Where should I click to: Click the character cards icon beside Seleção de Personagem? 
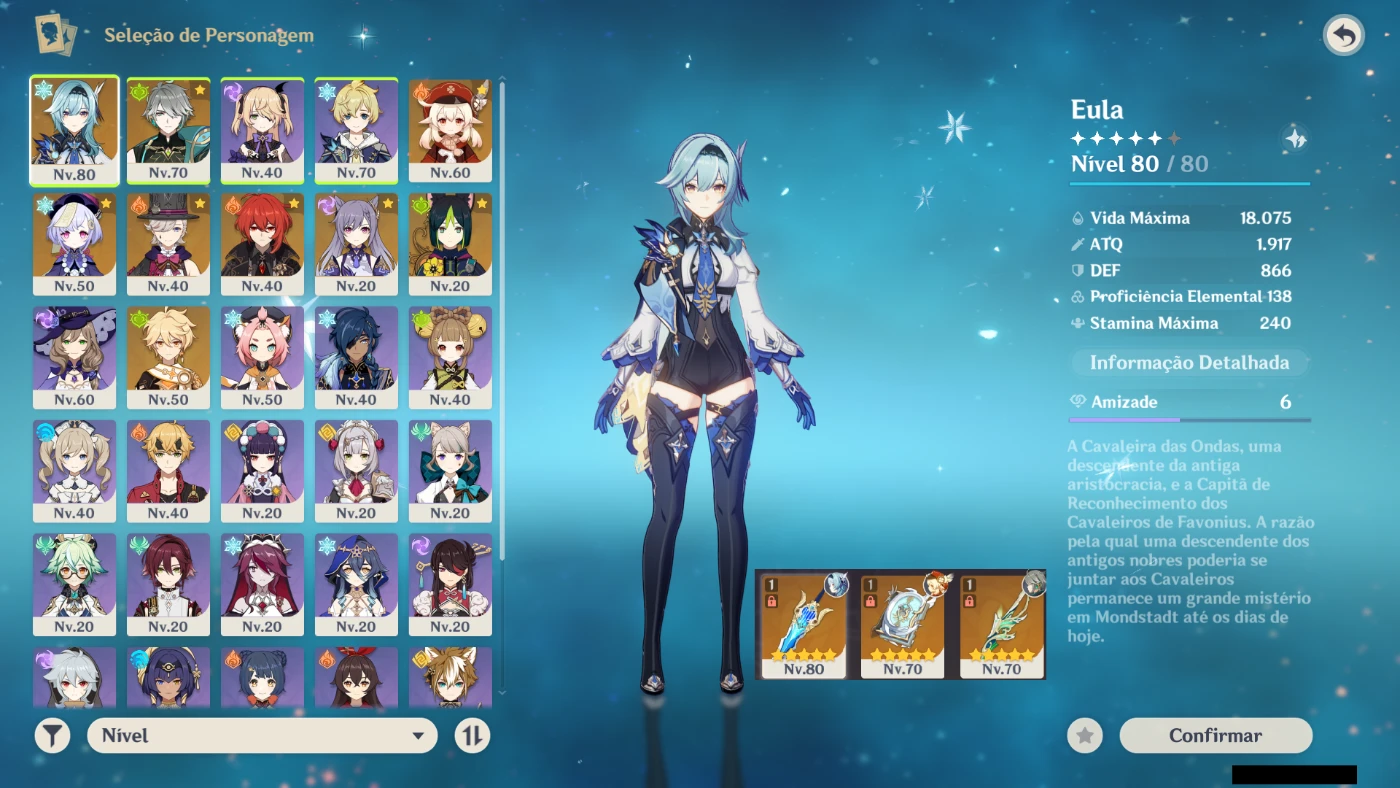click(x=56, y=33)
